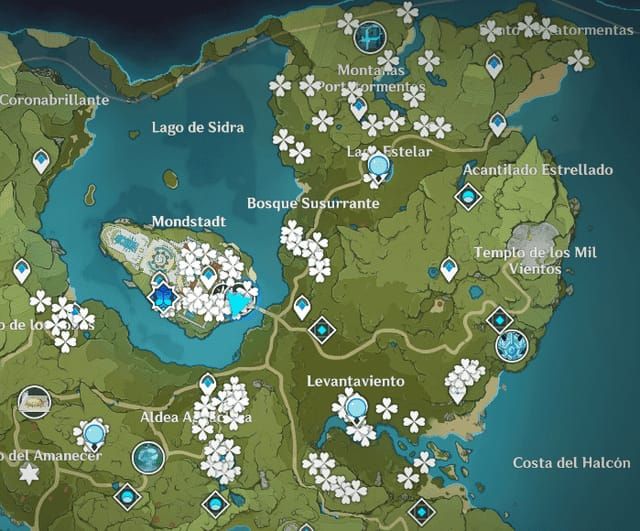Select the diamond marker south of Bosque Susurrante
This screenshot has height=531, width=640.
tap(322, 328)
